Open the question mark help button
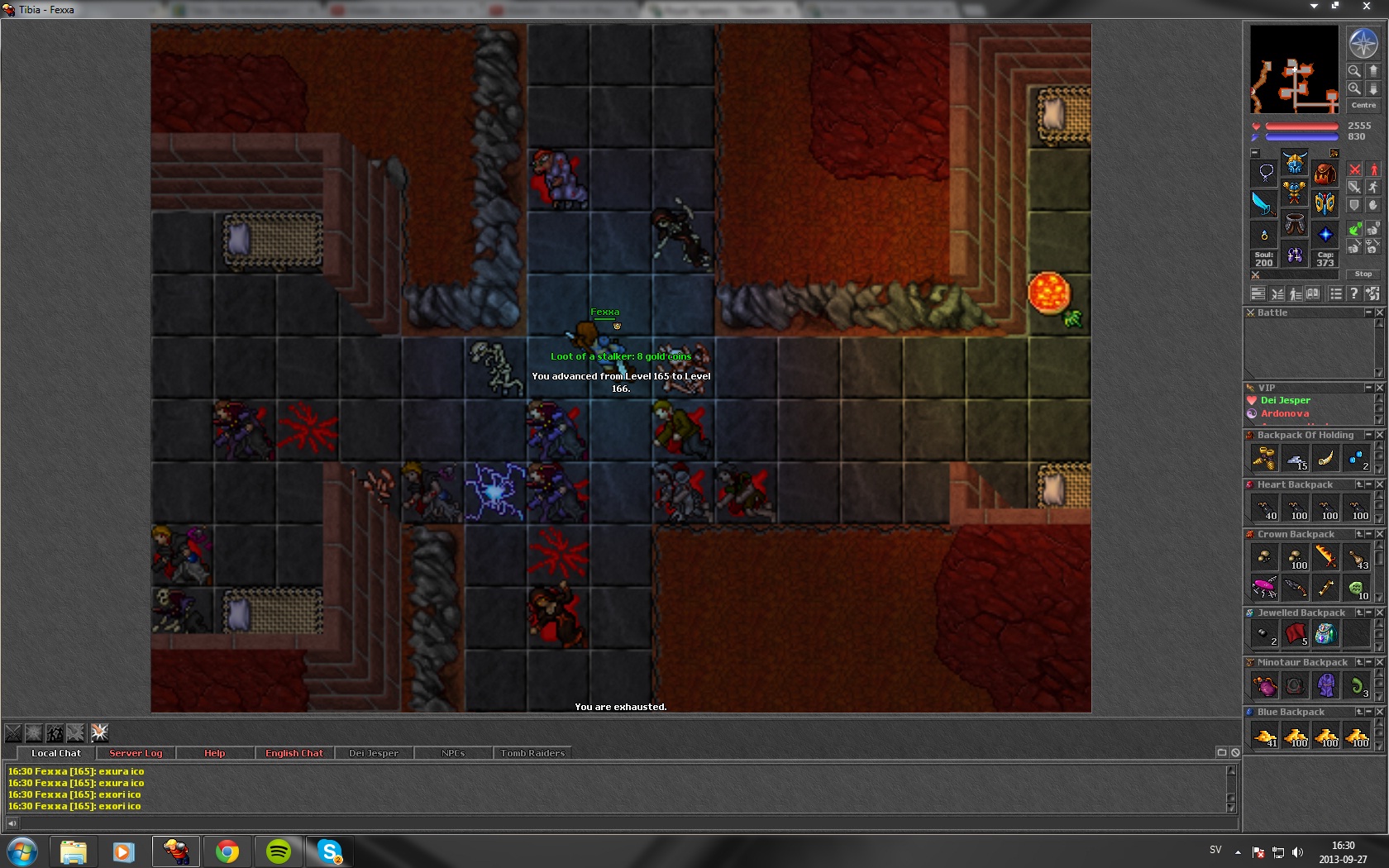1389x868 pixels. tap(1353, 293)
